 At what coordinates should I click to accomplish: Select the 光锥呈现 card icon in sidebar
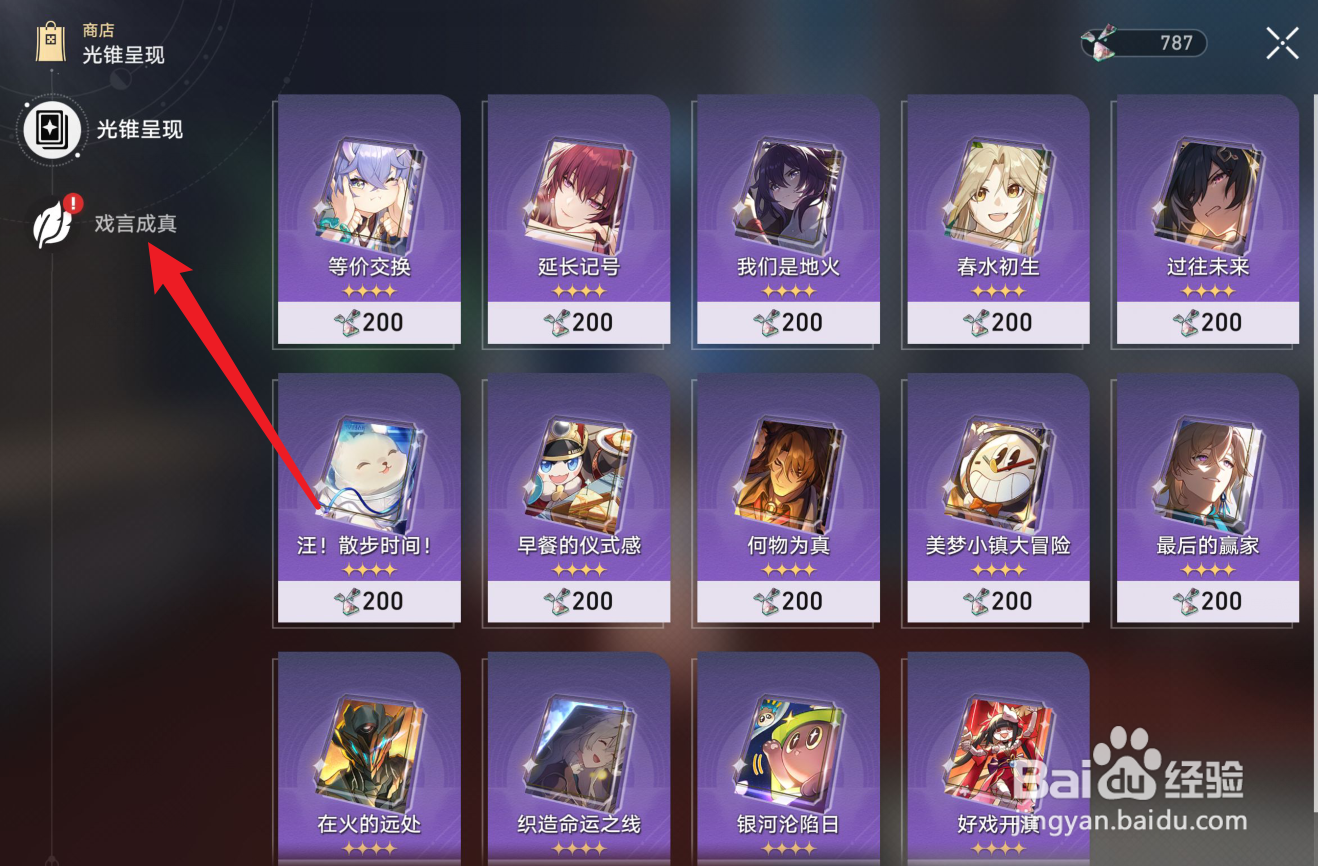(50, 130)
